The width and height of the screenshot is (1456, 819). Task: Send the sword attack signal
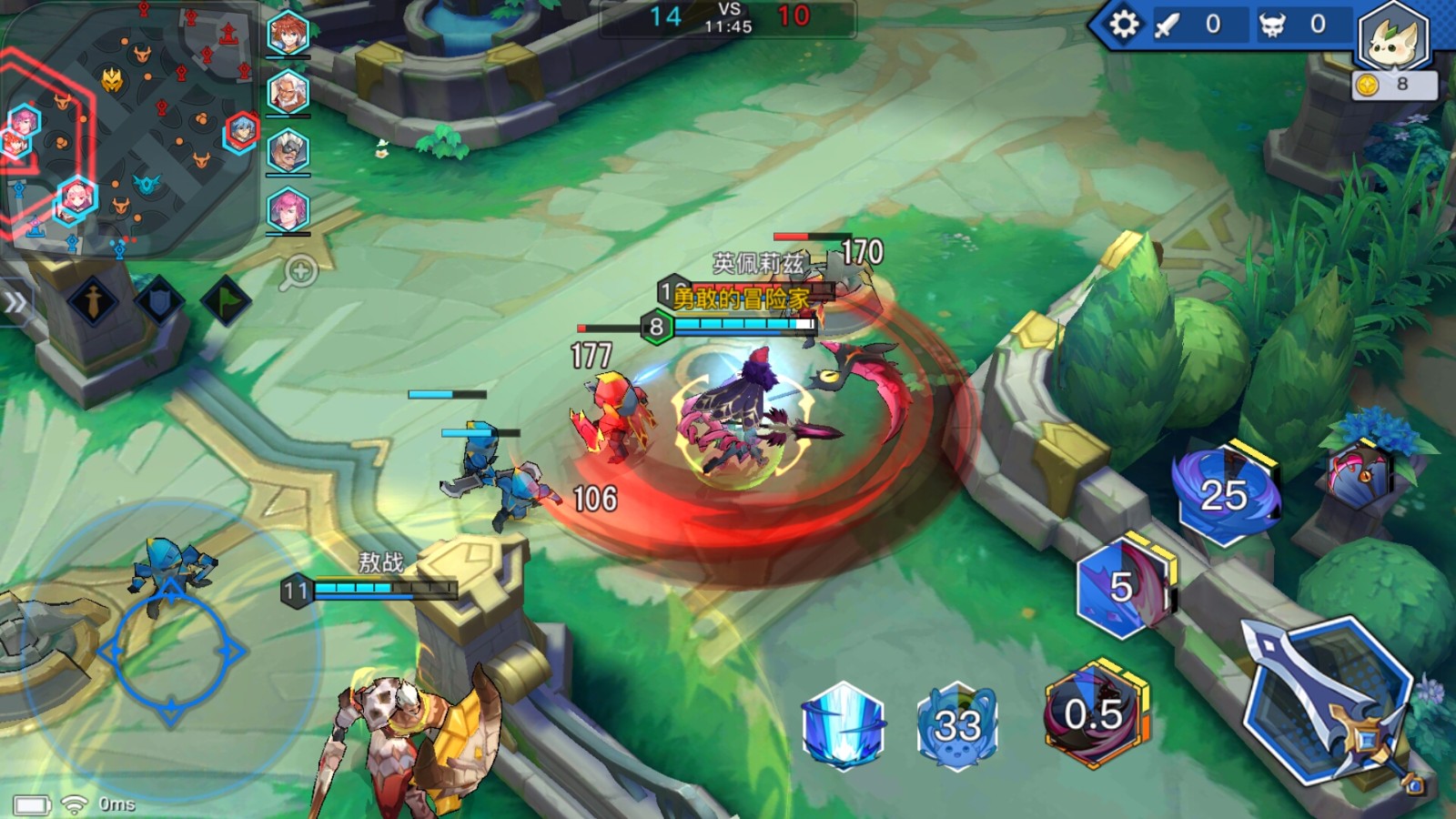94,302
